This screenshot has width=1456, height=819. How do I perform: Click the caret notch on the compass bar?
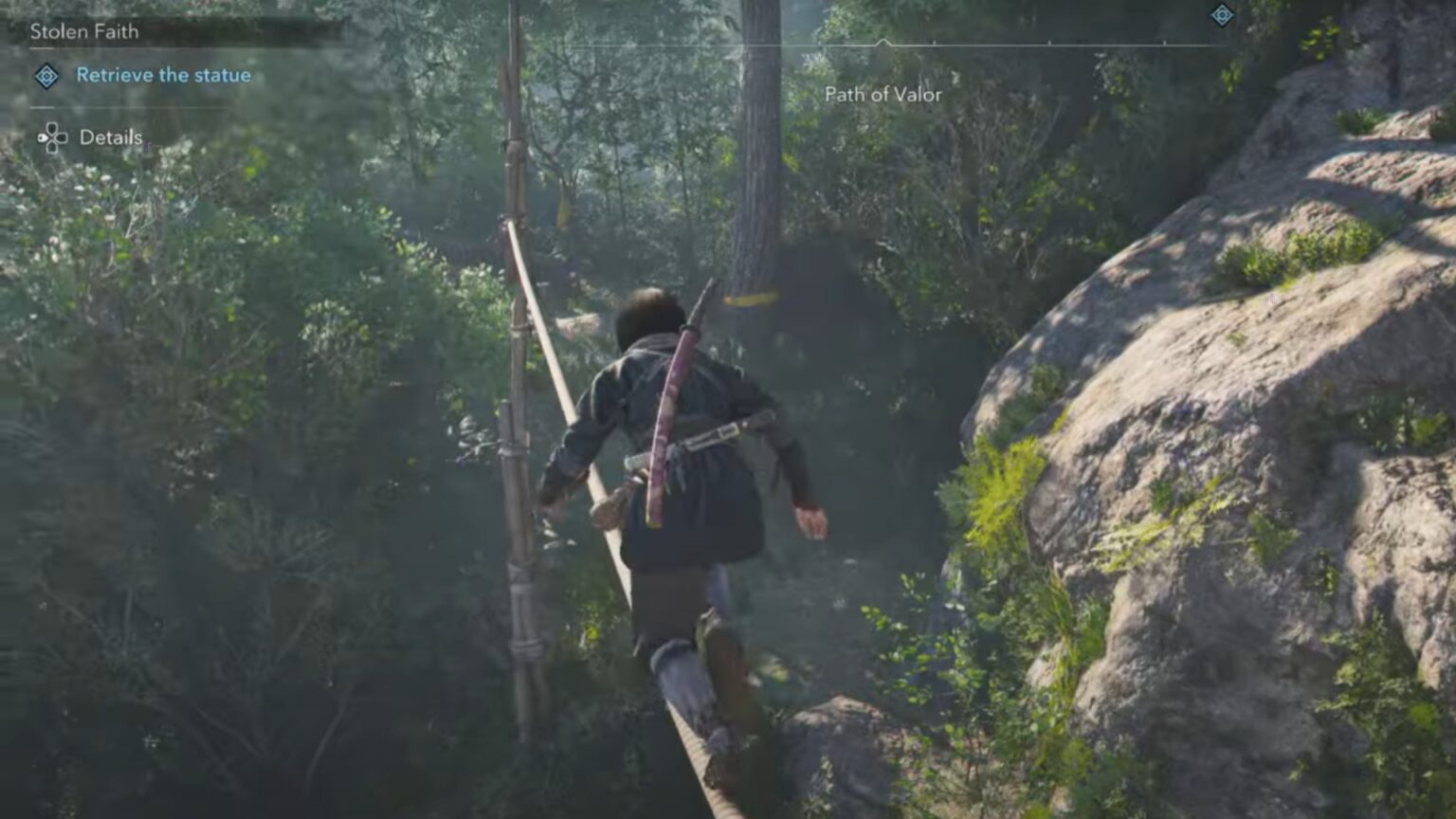pyautogui.click(x=885, y=40)
